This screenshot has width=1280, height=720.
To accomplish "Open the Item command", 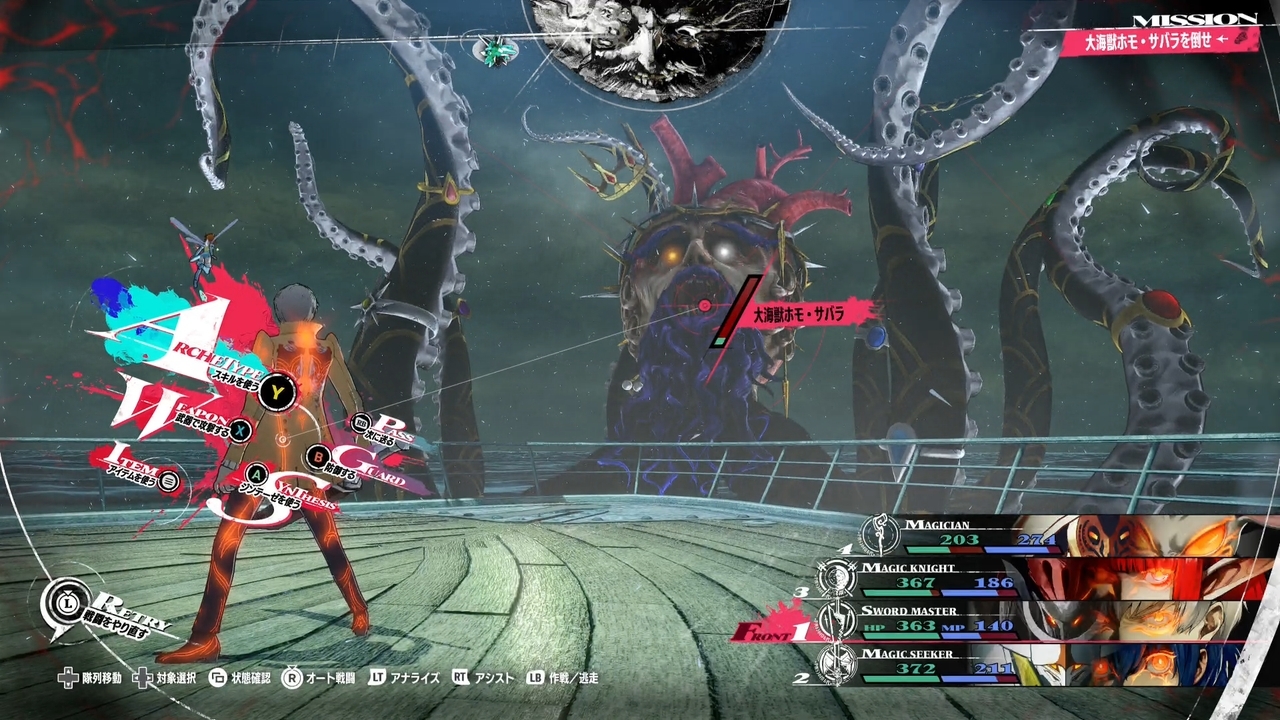I will click(x=169, y=480).
